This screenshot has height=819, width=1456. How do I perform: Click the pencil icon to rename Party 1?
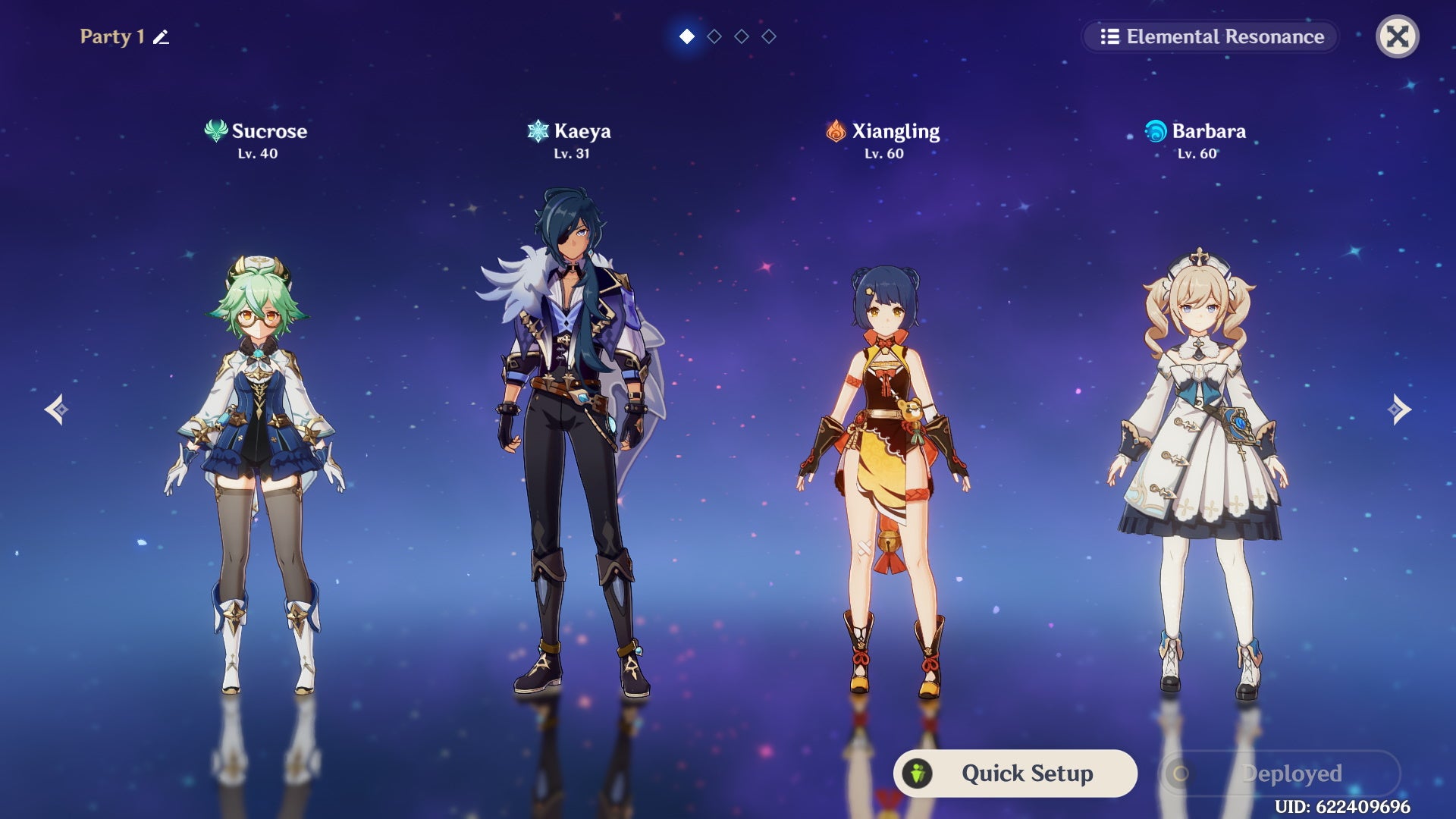tap(159, 36)
